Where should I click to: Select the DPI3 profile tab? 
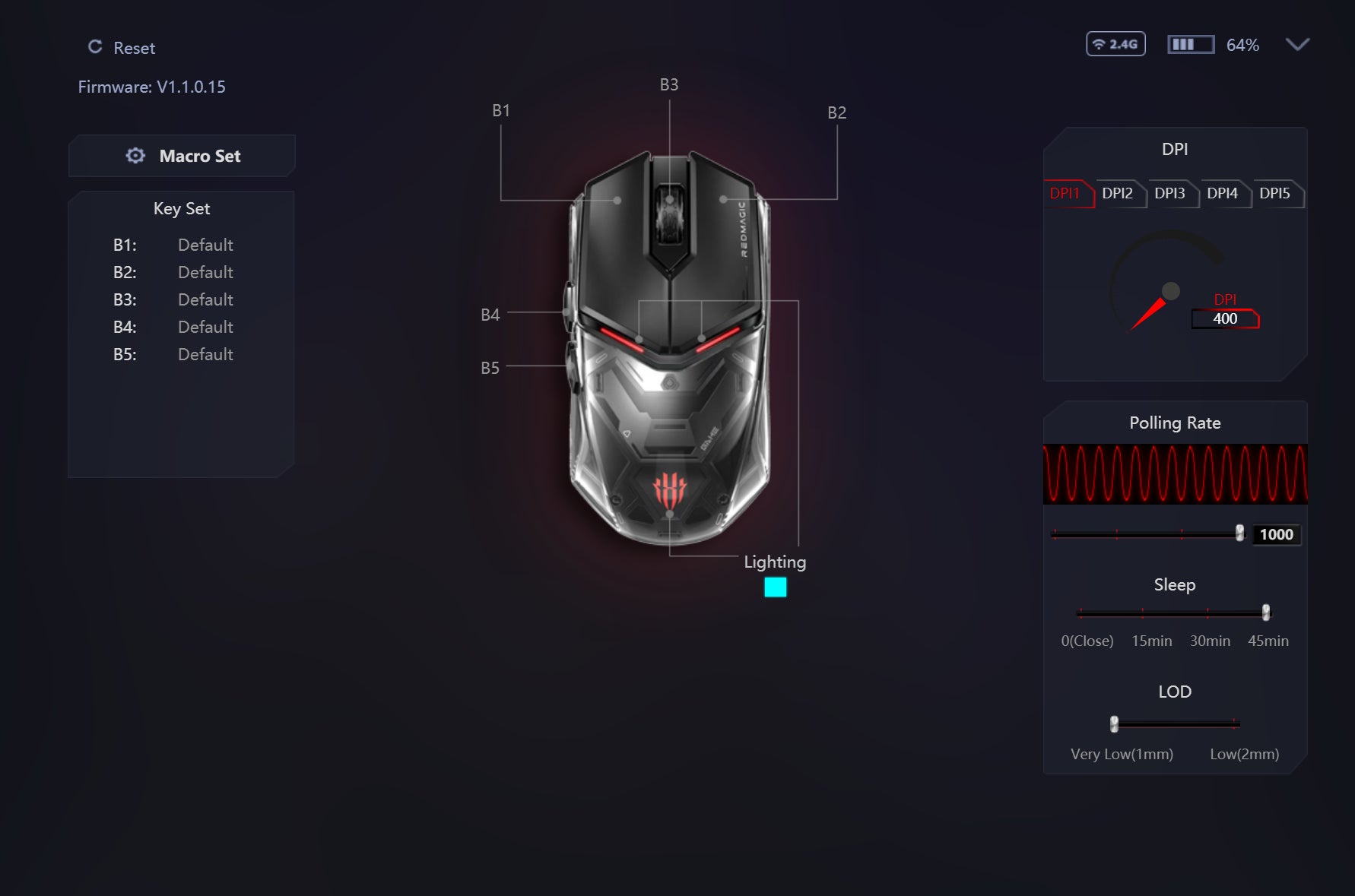[x=1169, y=193]
